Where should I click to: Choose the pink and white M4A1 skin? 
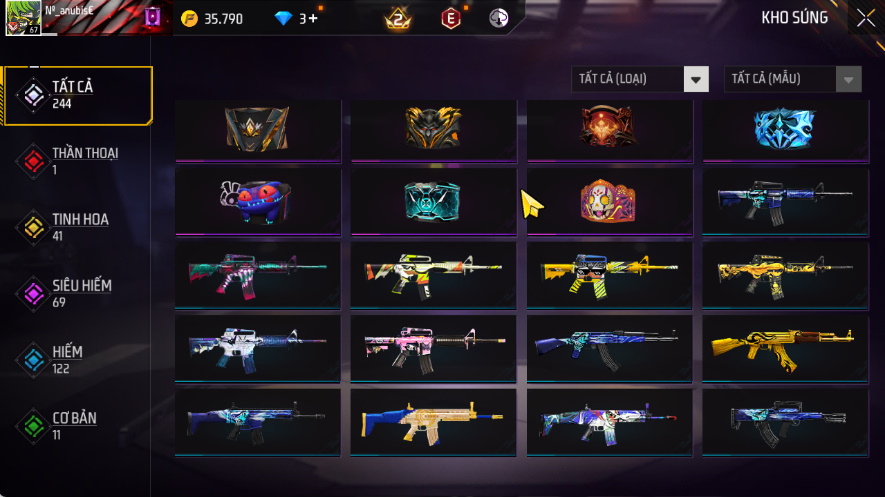tap(433, 346)
